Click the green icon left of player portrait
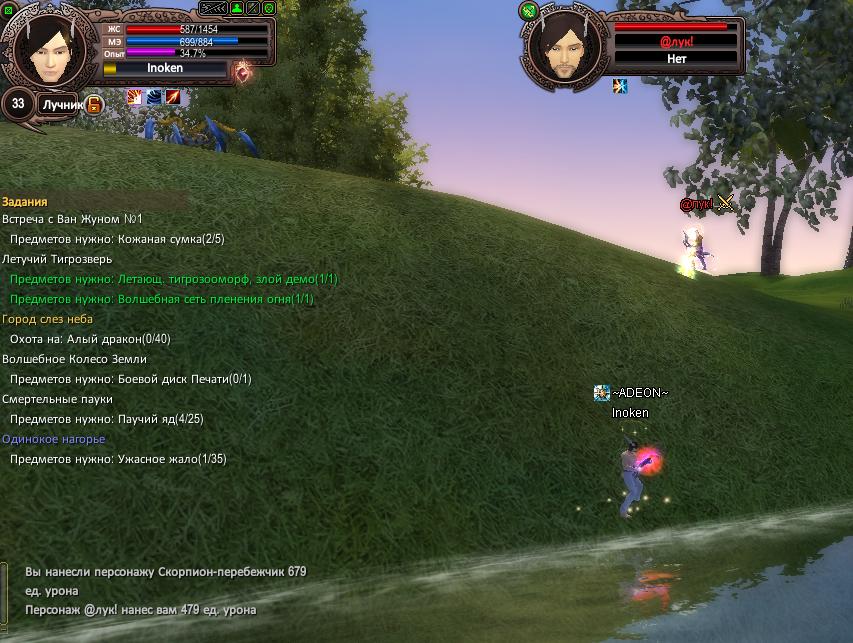Screen dimensions: 853x643 tap(8, 7)
